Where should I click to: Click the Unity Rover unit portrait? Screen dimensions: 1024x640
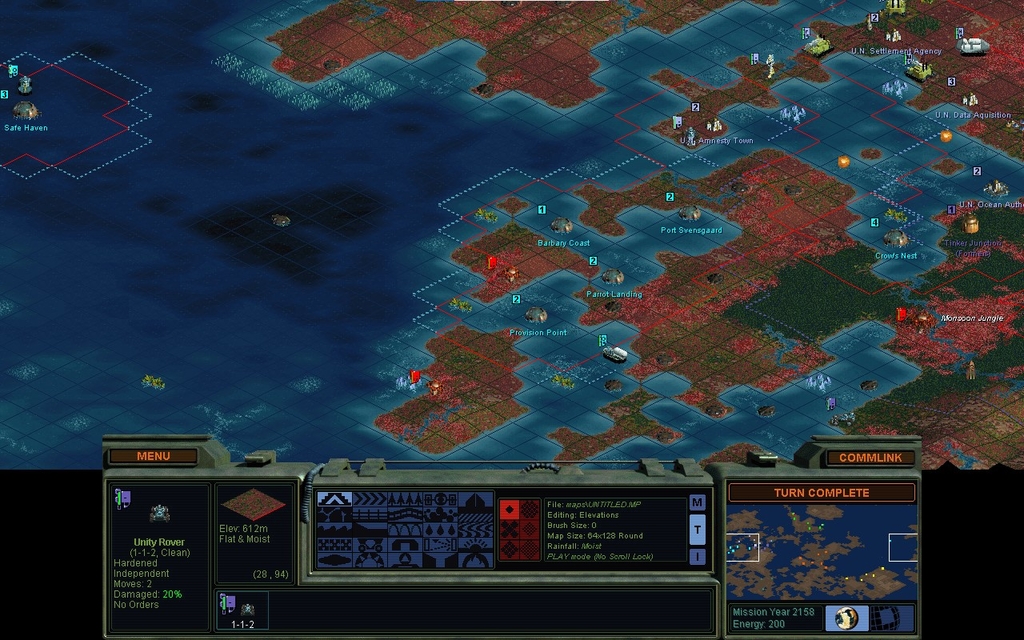coord(159,513)
